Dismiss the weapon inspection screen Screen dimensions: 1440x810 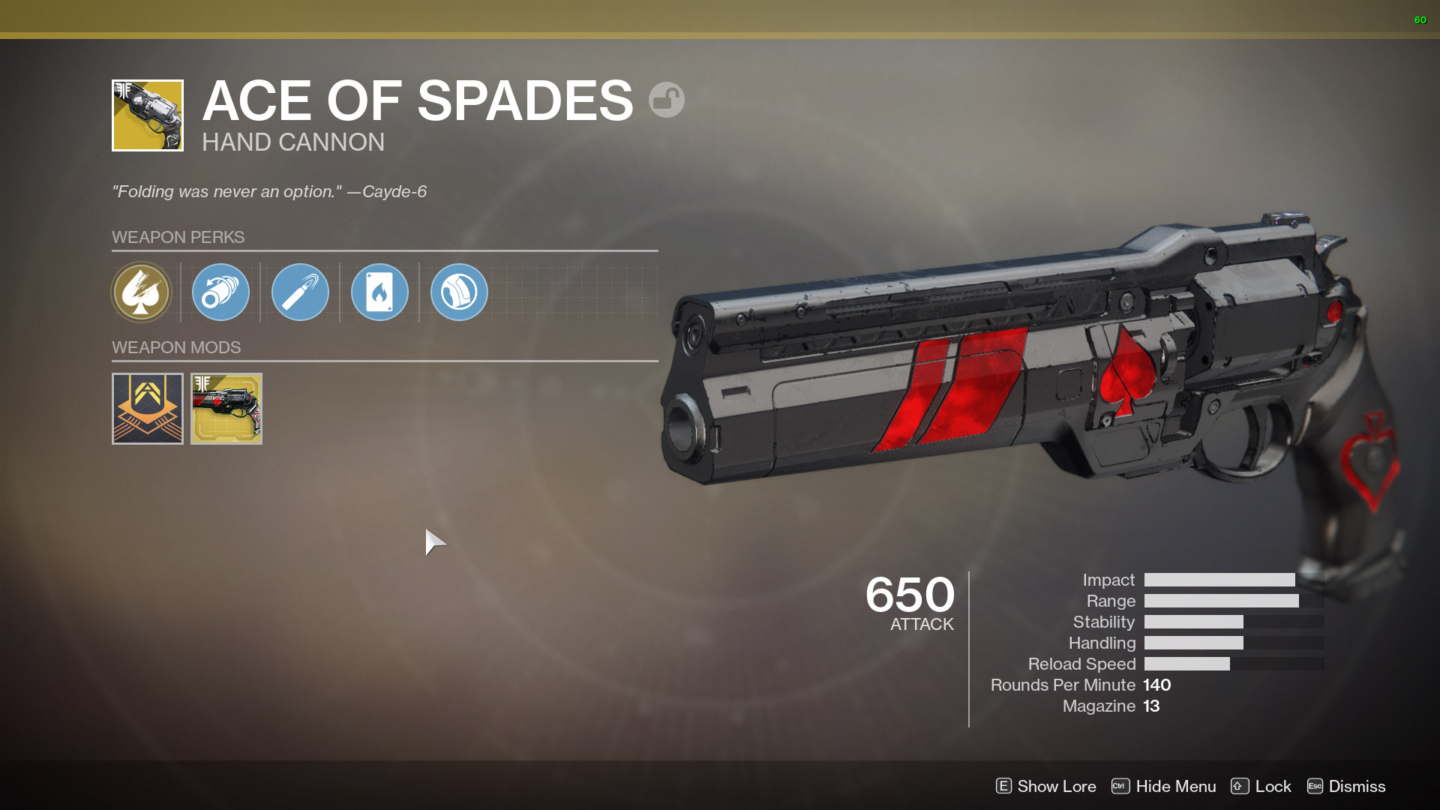tap(1358, 786)
